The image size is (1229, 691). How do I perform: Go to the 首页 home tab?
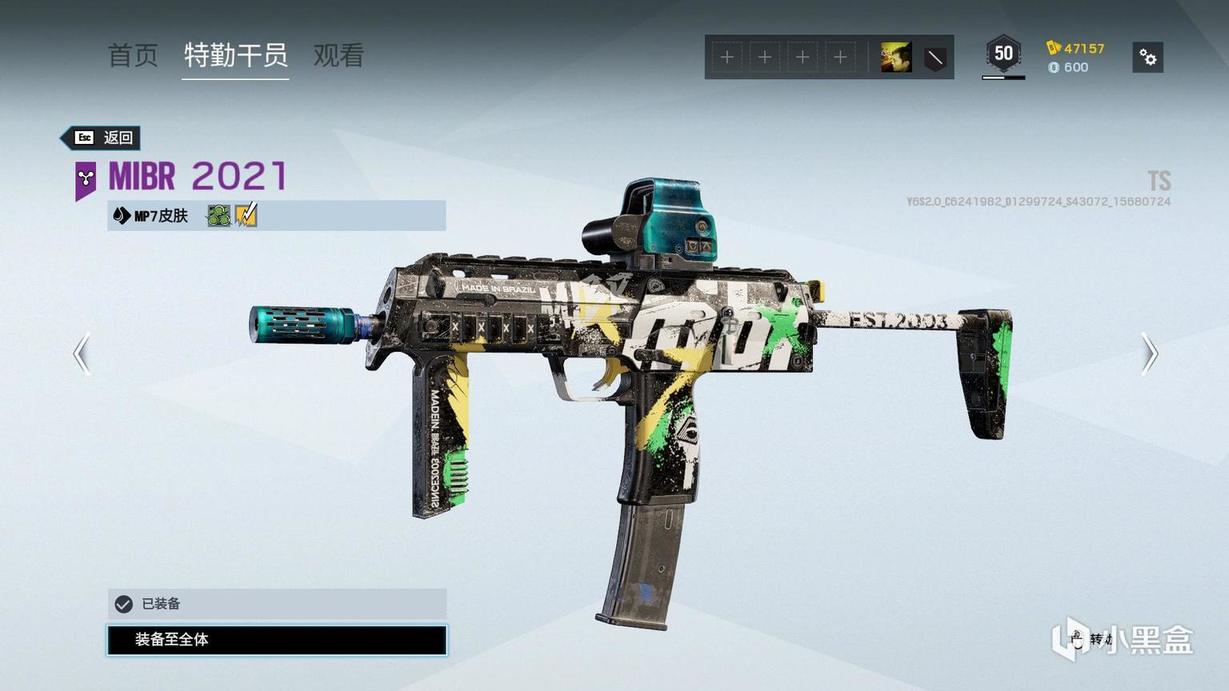click(133, 56)
